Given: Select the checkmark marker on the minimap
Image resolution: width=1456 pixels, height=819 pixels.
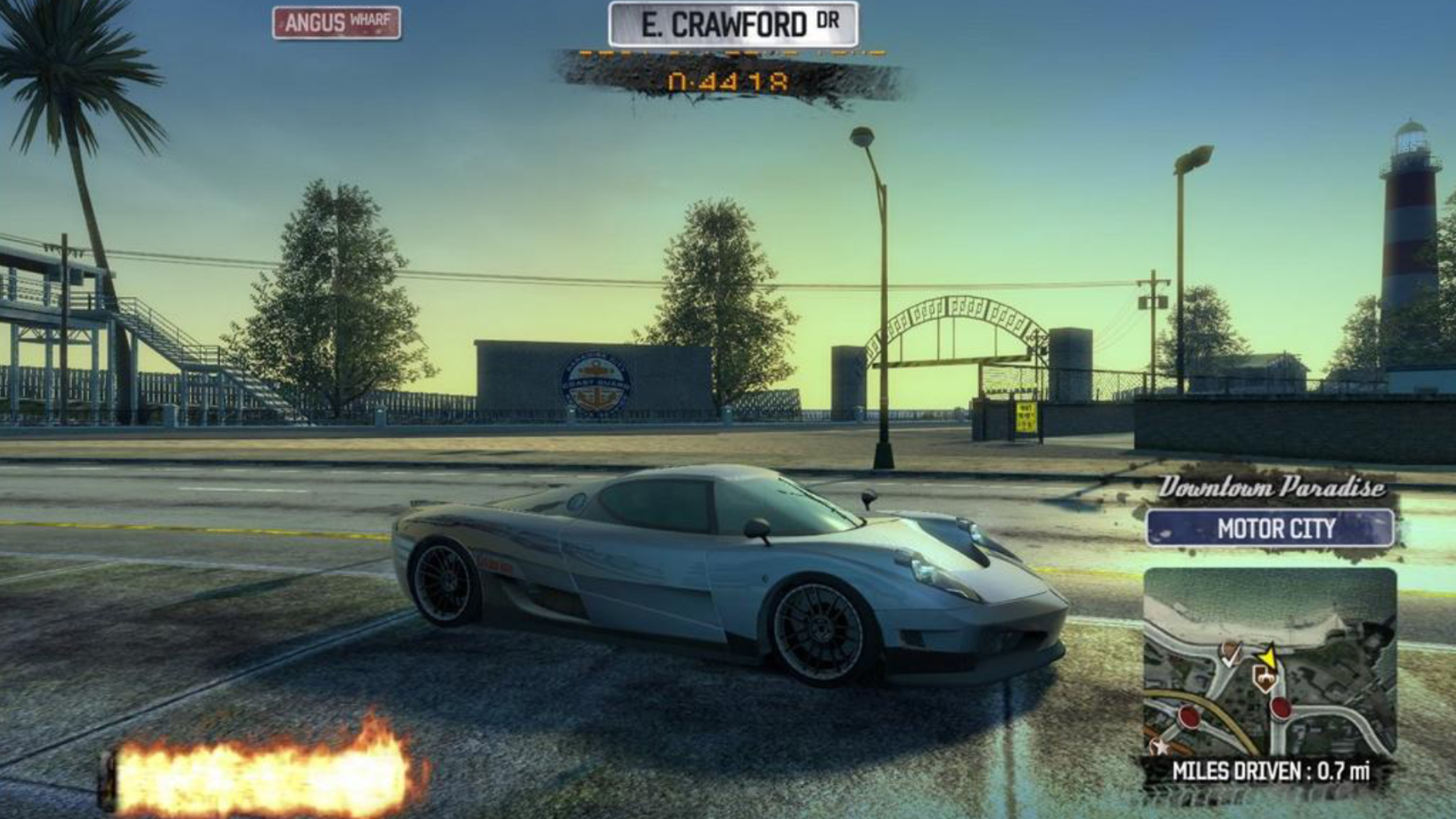Looking at the screenshot, I should coord(1230,654).
